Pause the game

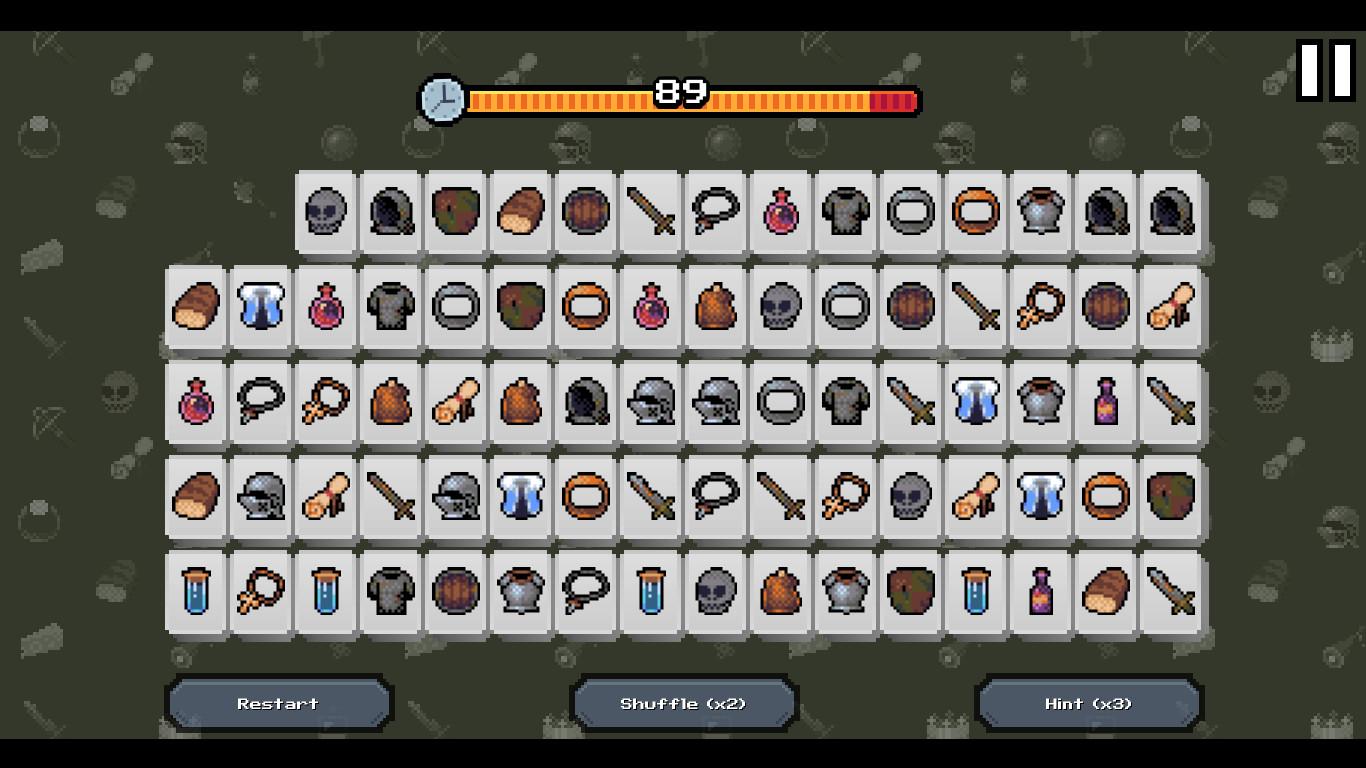coord(1325,70)
